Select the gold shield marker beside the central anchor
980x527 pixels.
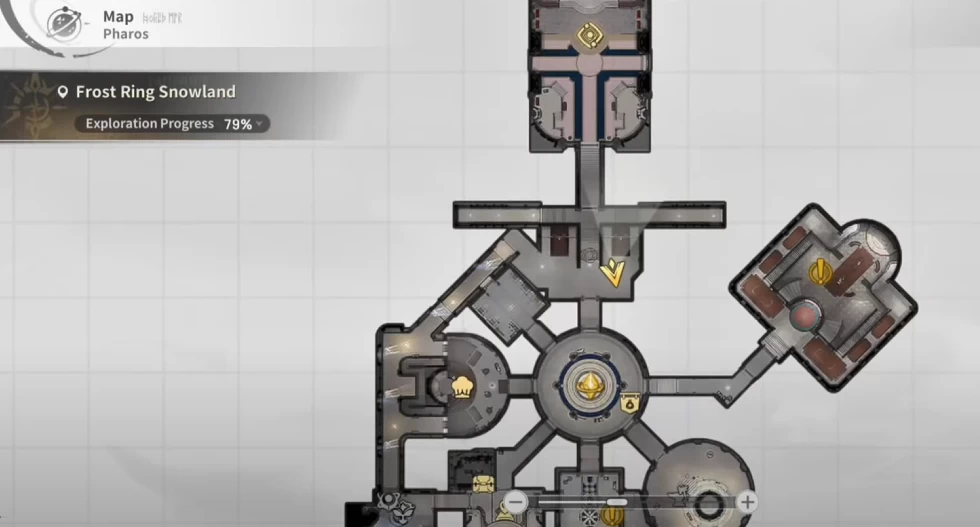(x=630, y=403)
